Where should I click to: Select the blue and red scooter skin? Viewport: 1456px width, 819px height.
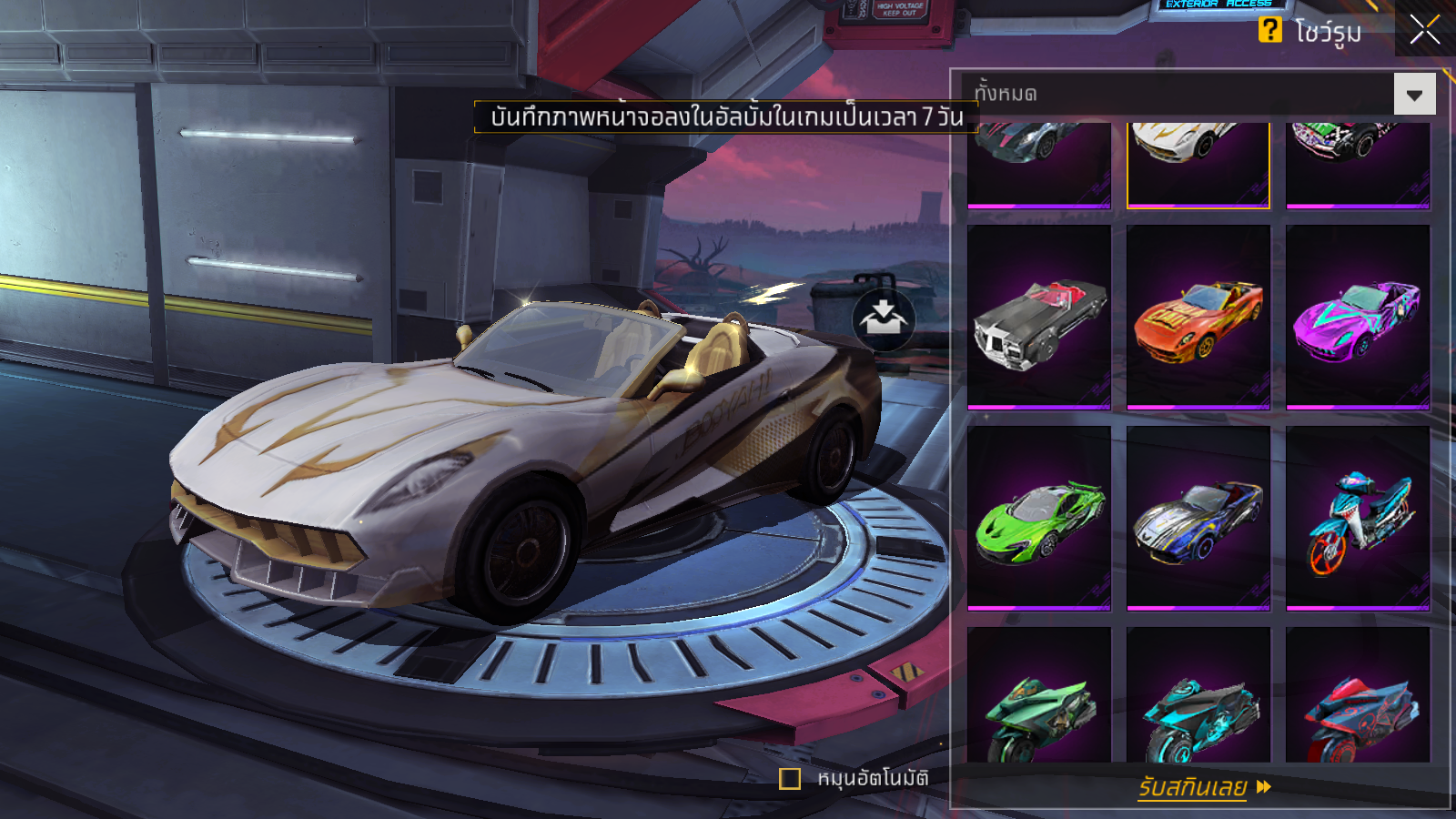click(1358, 517)
